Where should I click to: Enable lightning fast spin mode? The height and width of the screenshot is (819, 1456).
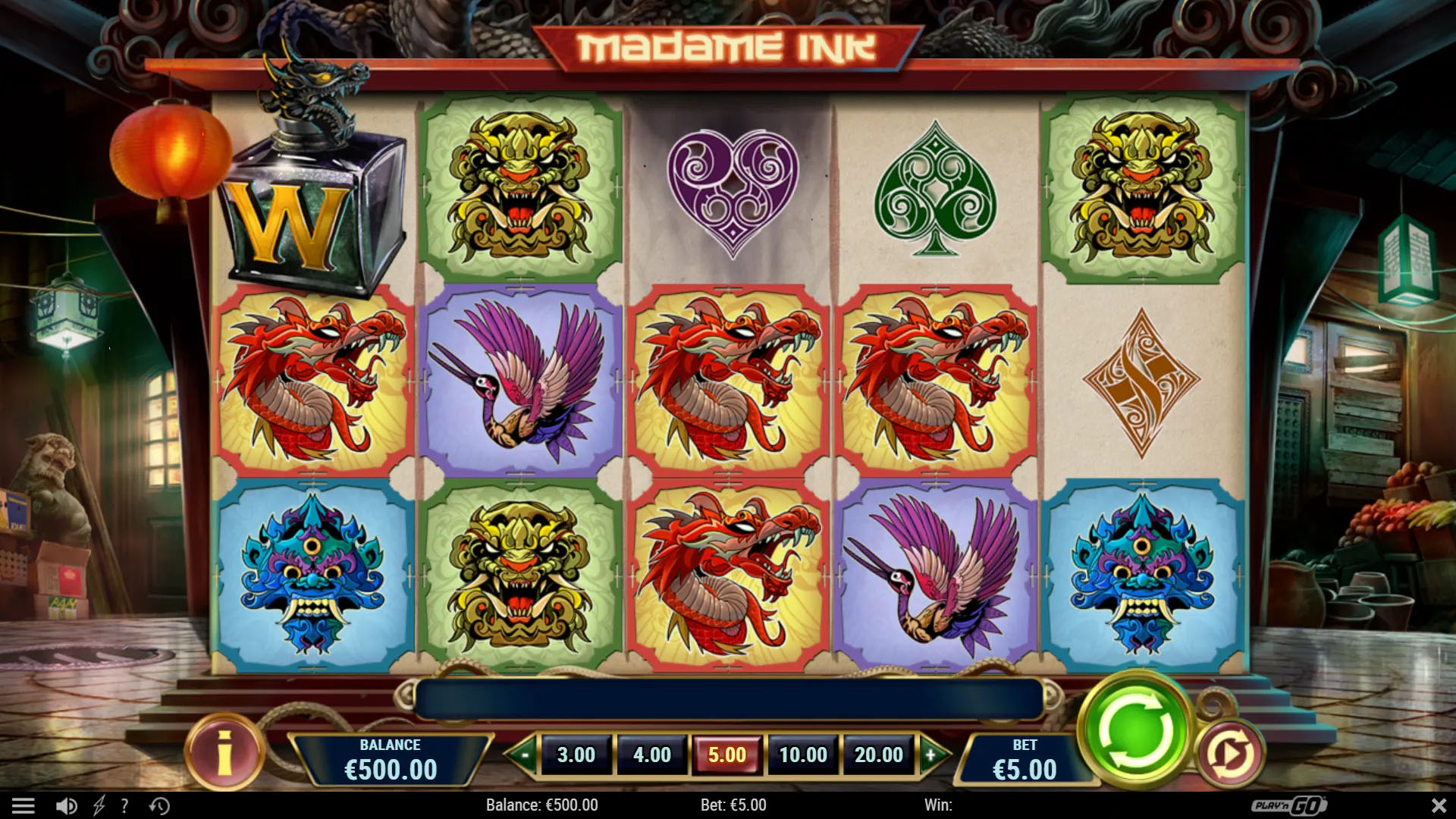[x=99, y=805]
